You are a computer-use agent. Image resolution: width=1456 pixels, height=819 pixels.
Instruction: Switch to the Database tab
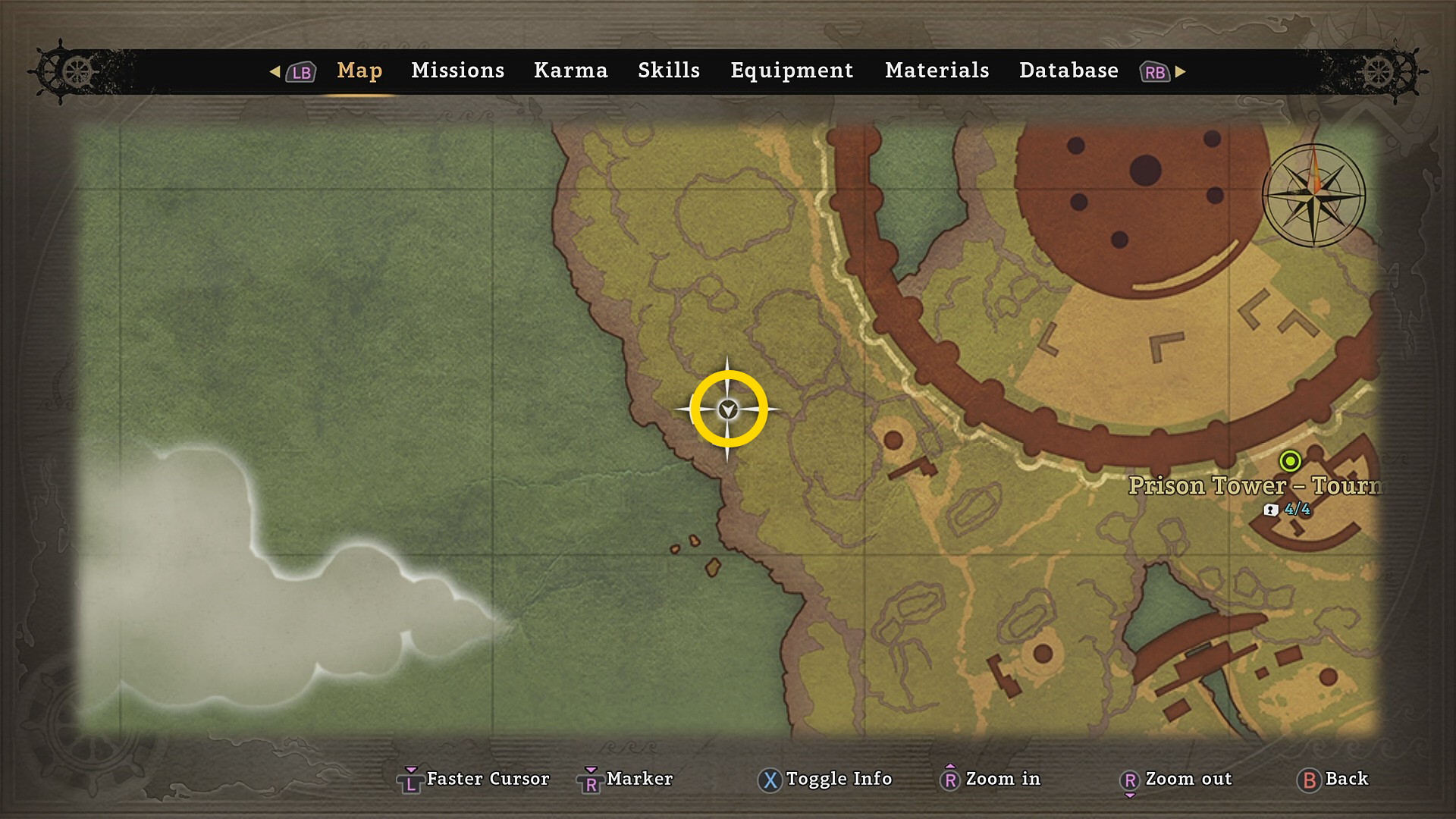1068,71
